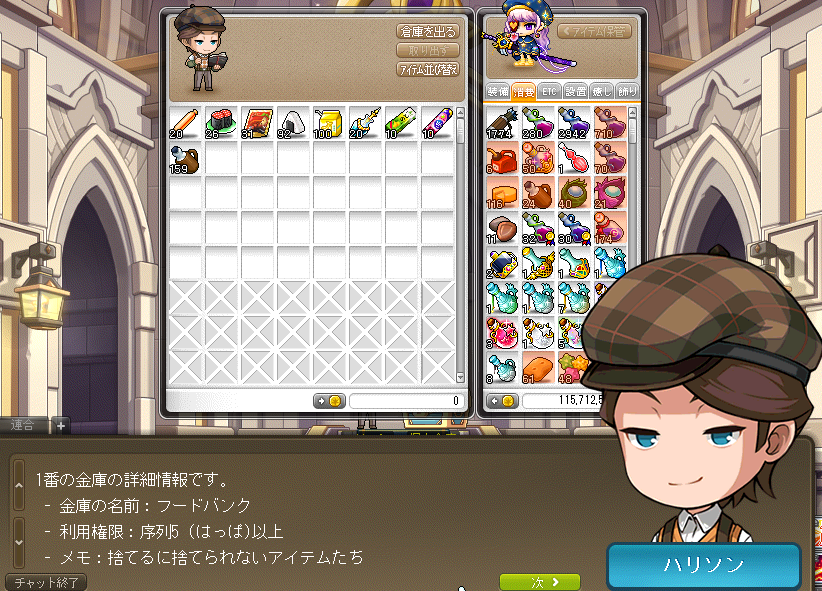Viewport: 822px width, 591px height.
Task: Switch to the 設置 setup tab
Action: pyautogui.click(x=576, y=91)
